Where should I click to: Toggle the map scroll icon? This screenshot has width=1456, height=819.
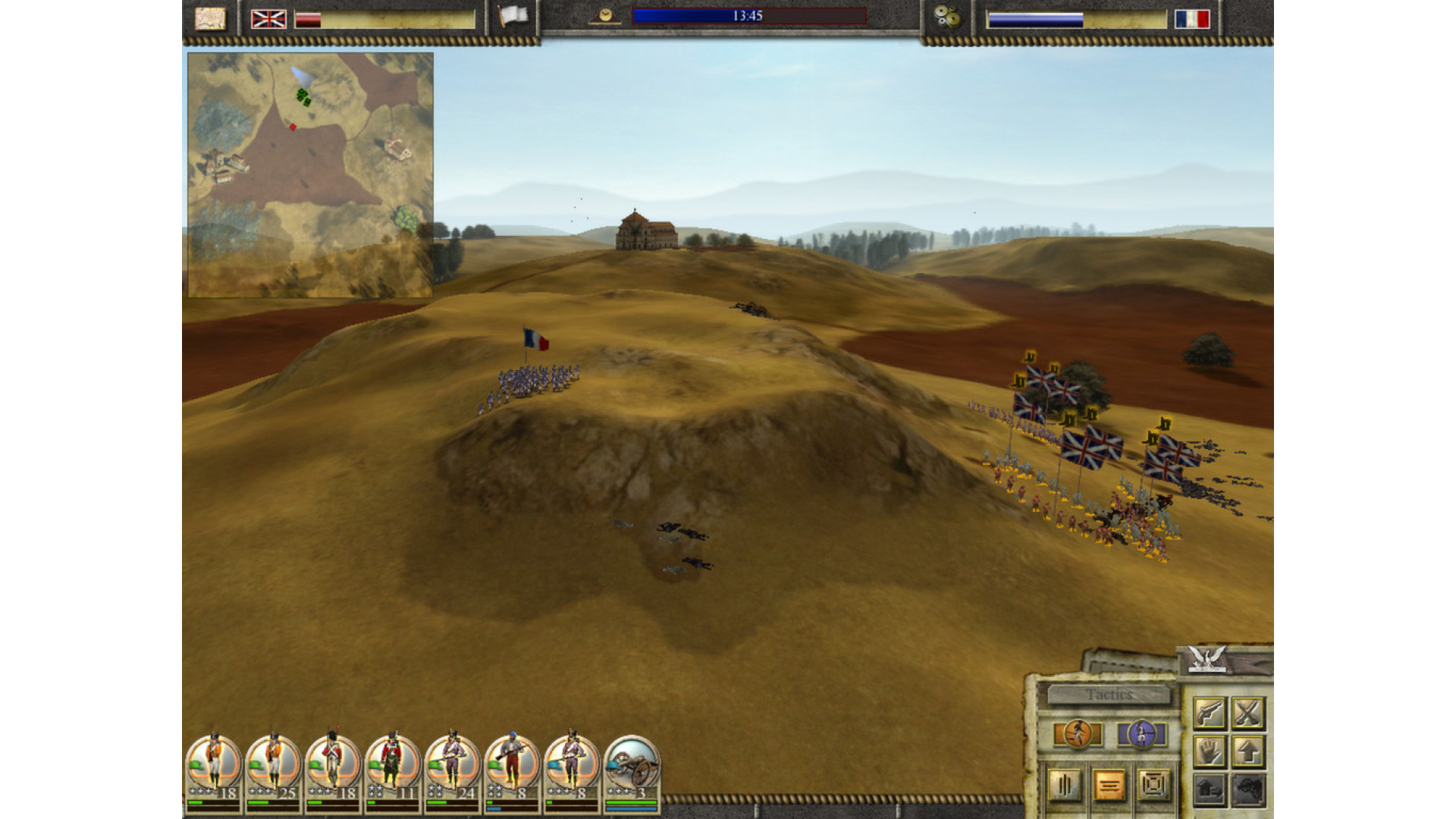[210, 18]
